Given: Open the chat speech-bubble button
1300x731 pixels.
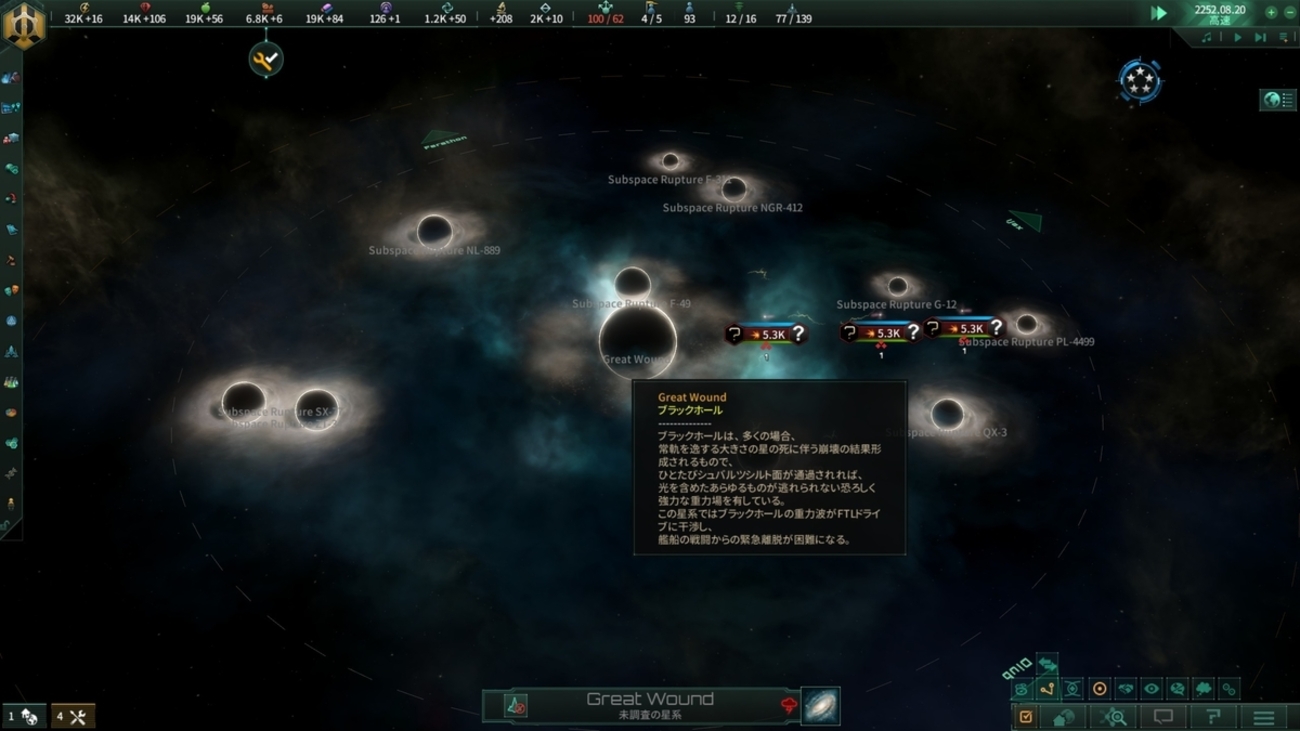Looking at the screenshot, I should point(1163,717).
